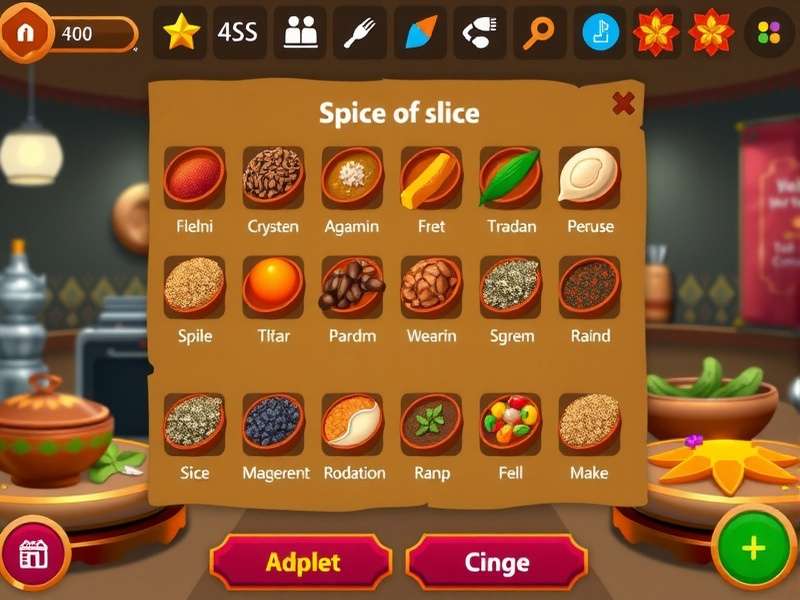Viewport: 800px width, 600px height.
Task: Click the fork utensil icon
Action: tap(359, 32)
